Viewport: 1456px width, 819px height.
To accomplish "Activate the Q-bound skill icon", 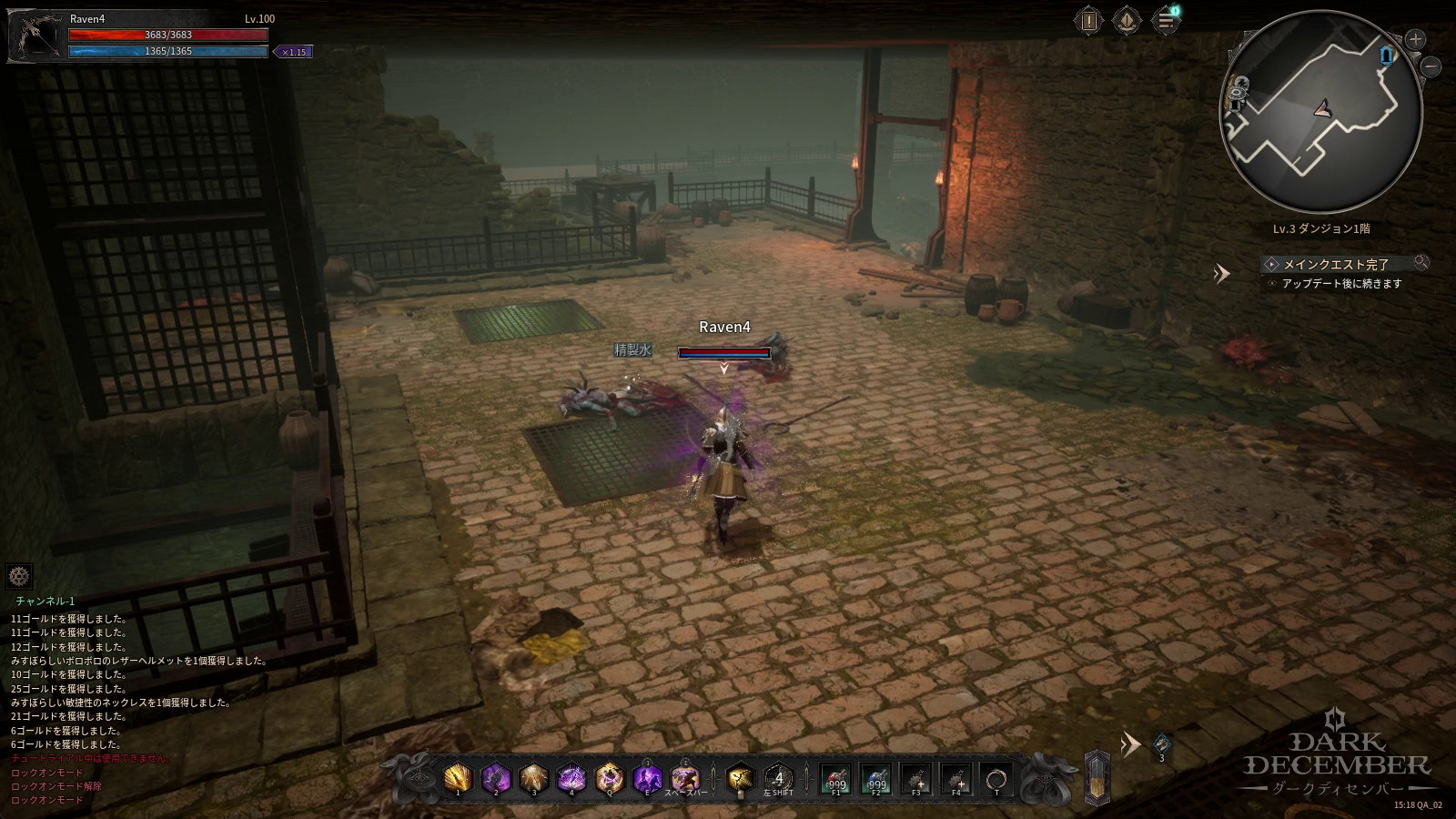I will 610,778.
